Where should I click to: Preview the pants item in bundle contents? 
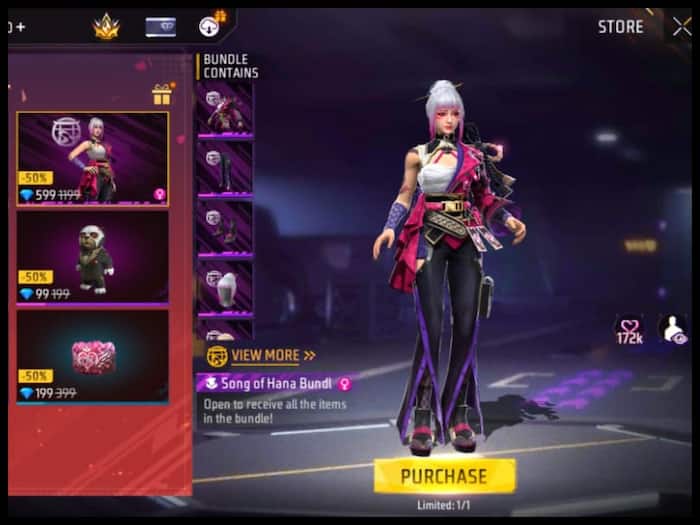(x=225, y=167)
